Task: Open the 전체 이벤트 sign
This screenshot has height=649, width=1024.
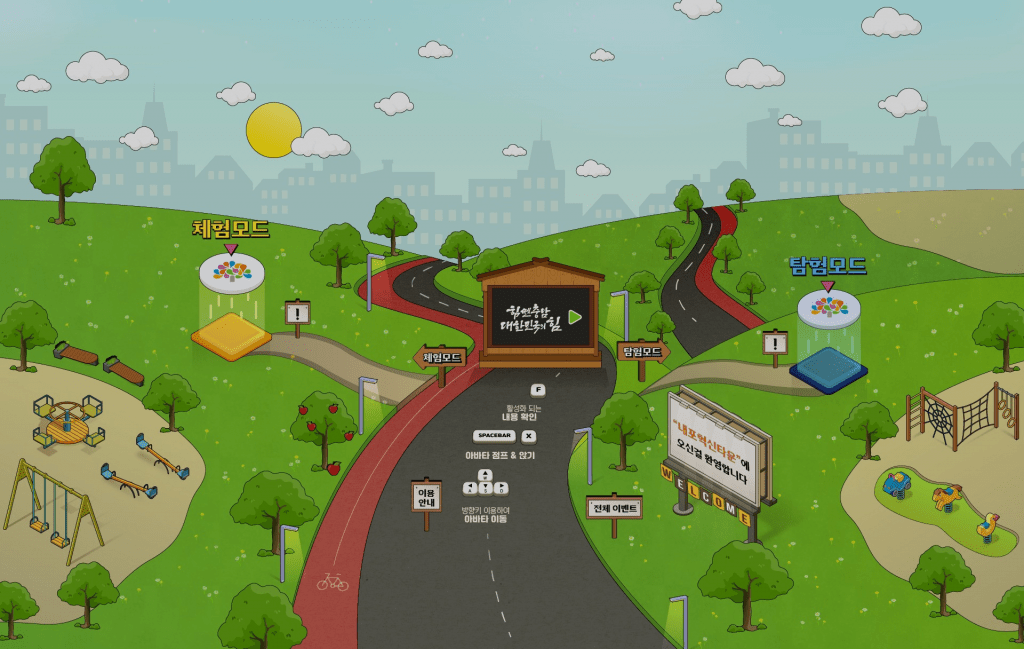Action: pos(614,507)
